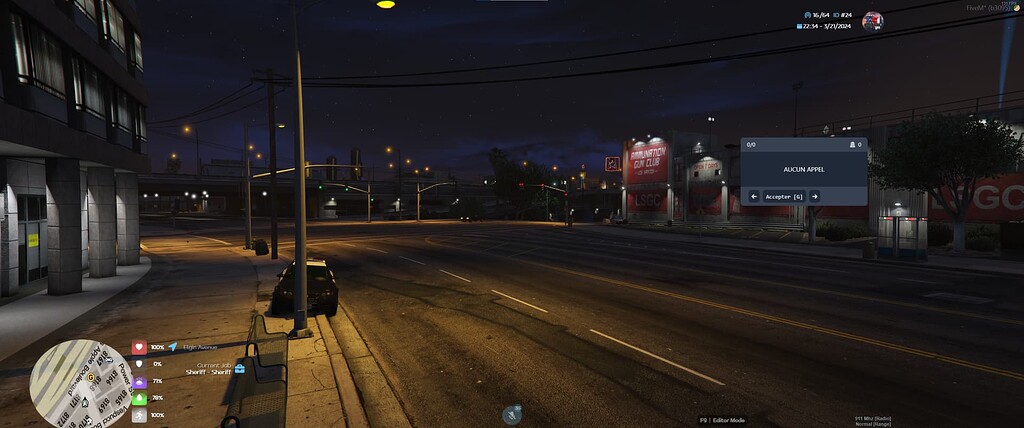Select the yellow G marker on minimap
Screen dimensions: 1024x428
pos(91,380)
